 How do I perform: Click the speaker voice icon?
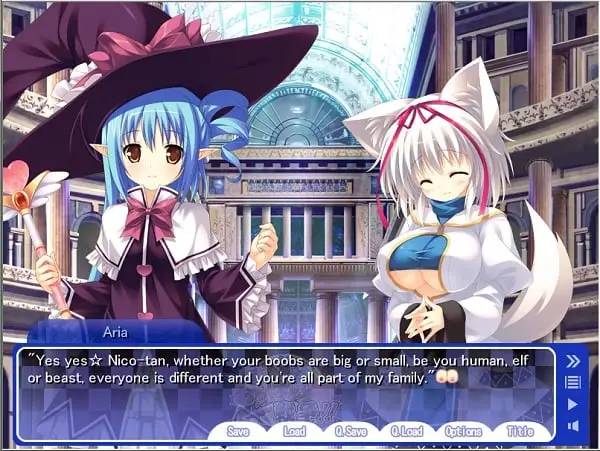(573, 426)
